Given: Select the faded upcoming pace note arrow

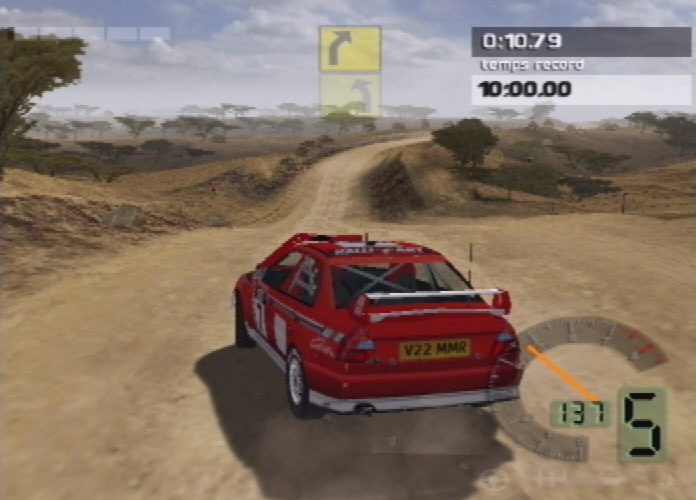Looking at the screenshot, I should [x=350, y=95].
